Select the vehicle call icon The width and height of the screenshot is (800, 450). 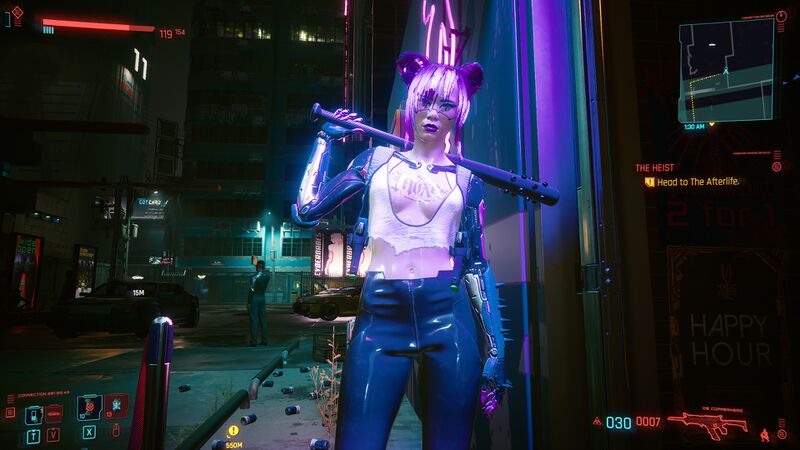(54, 412)
